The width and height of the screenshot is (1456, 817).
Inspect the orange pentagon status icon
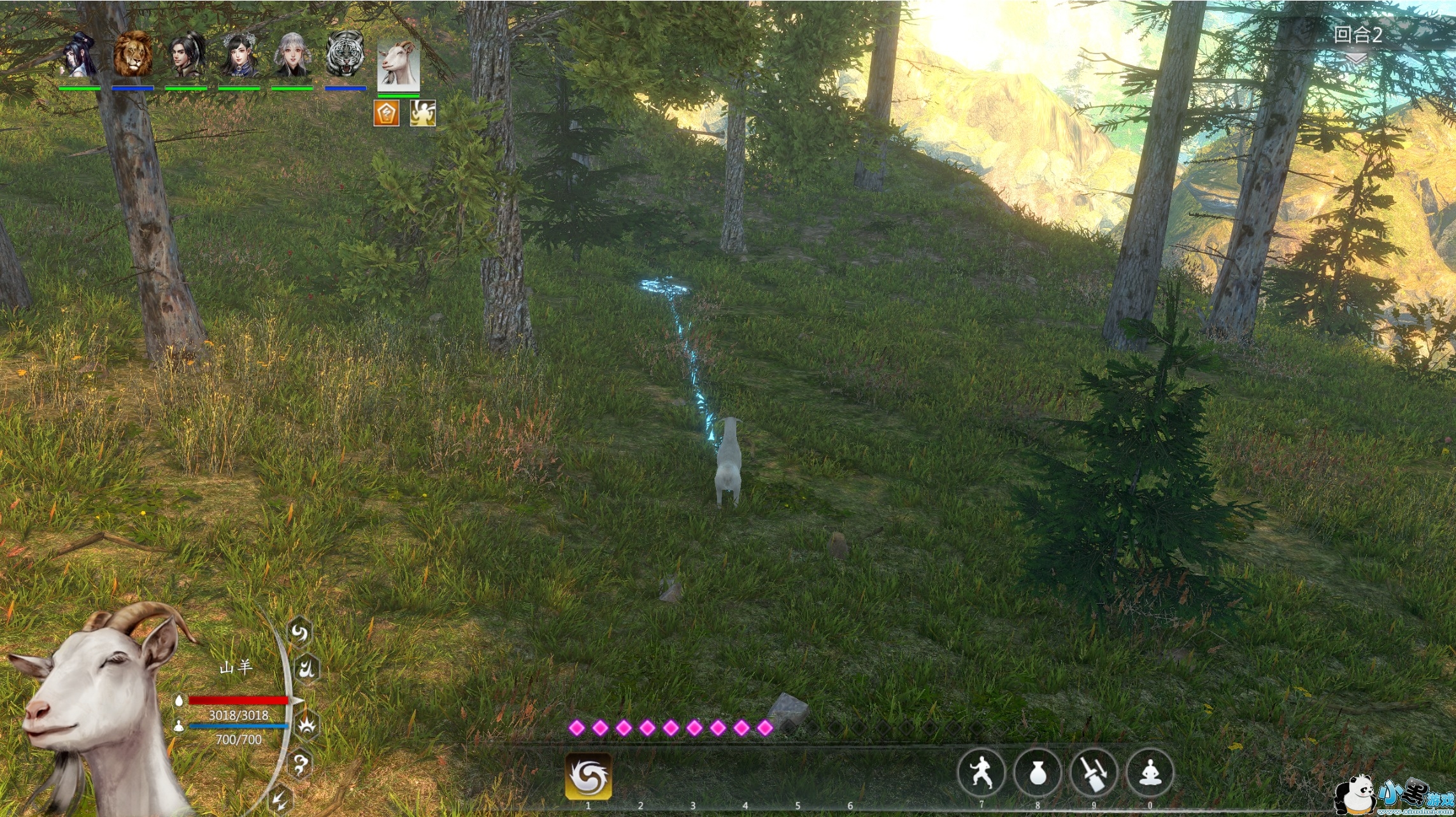386,114
